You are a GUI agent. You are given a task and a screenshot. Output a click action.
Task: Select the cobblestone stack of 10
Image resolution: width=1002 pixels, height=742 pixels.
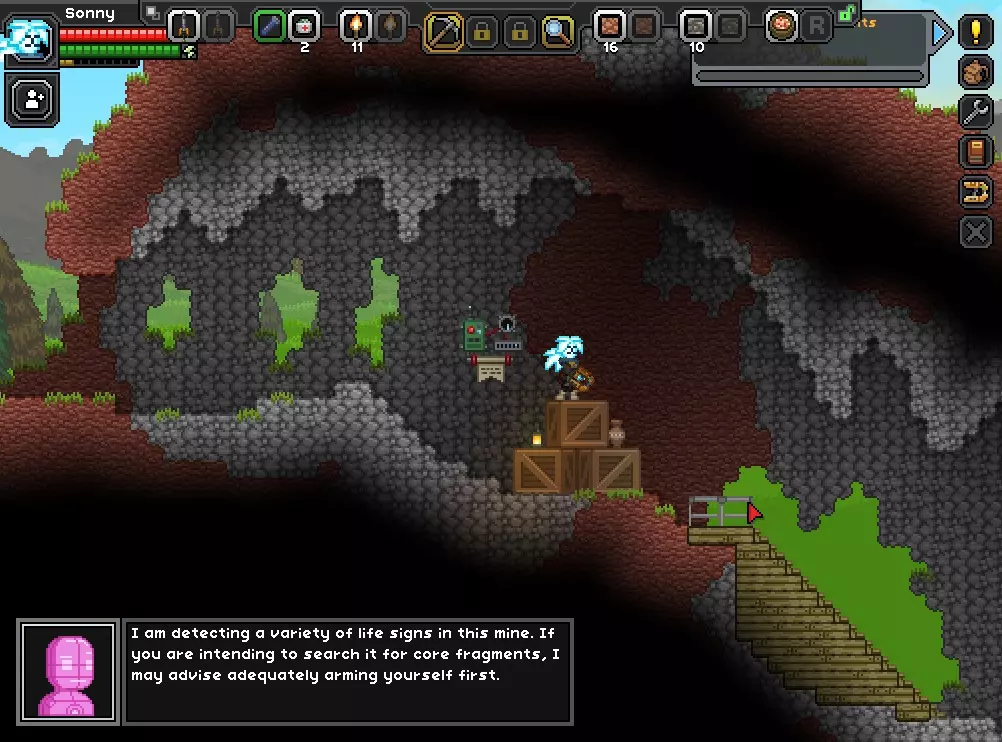pyautogui.click(x=695, y=26)
